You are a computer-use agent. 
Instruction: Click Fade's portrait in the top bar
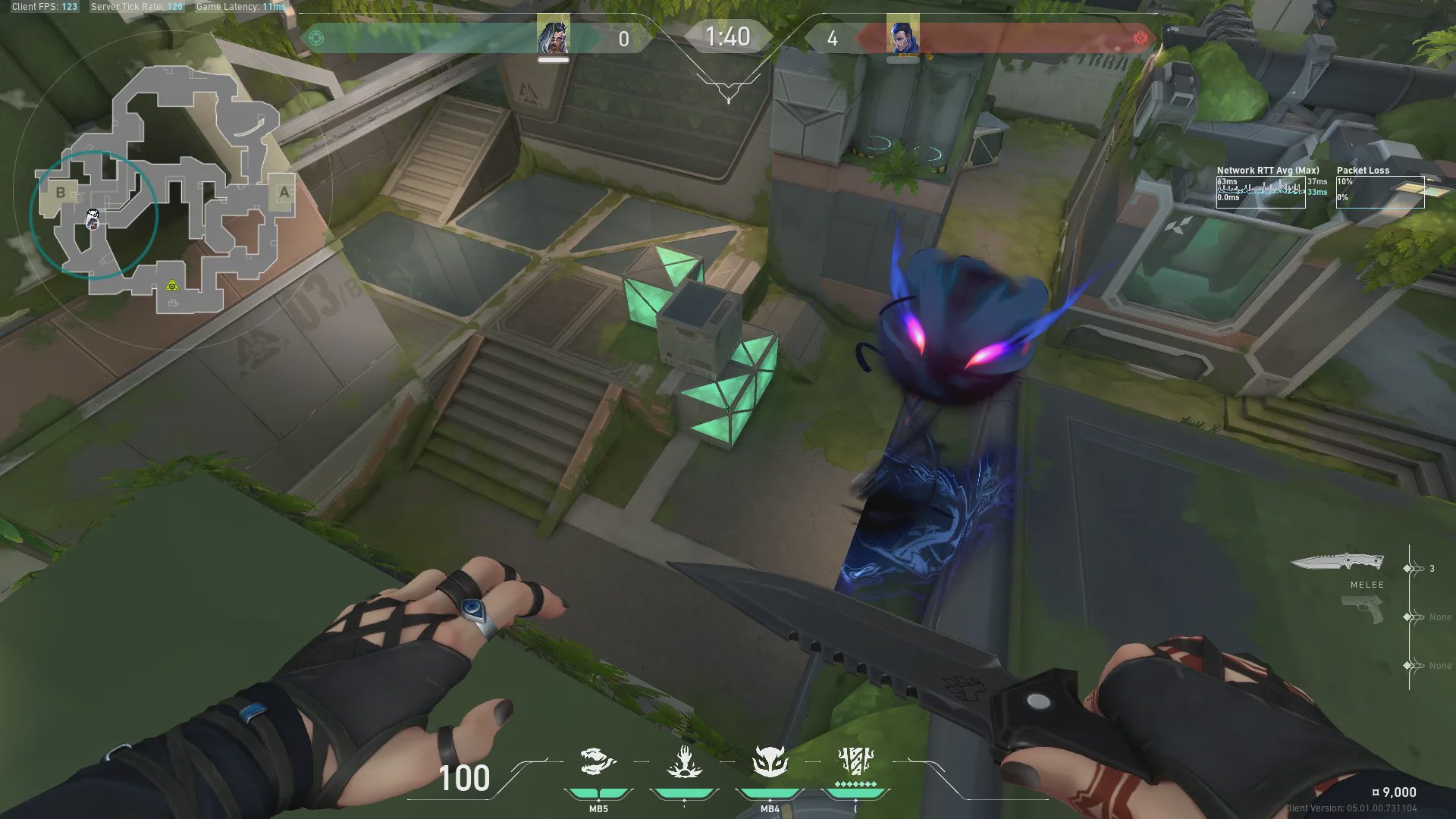pos(553,36)
